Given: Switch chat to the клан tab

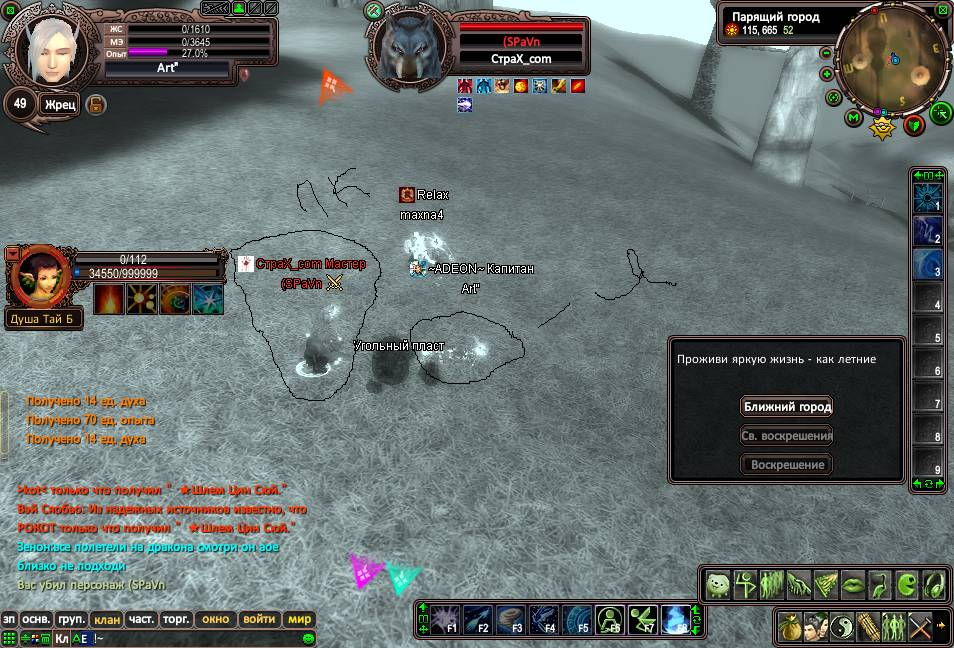Looking at the screenshot, I should (x=105, y=620).
